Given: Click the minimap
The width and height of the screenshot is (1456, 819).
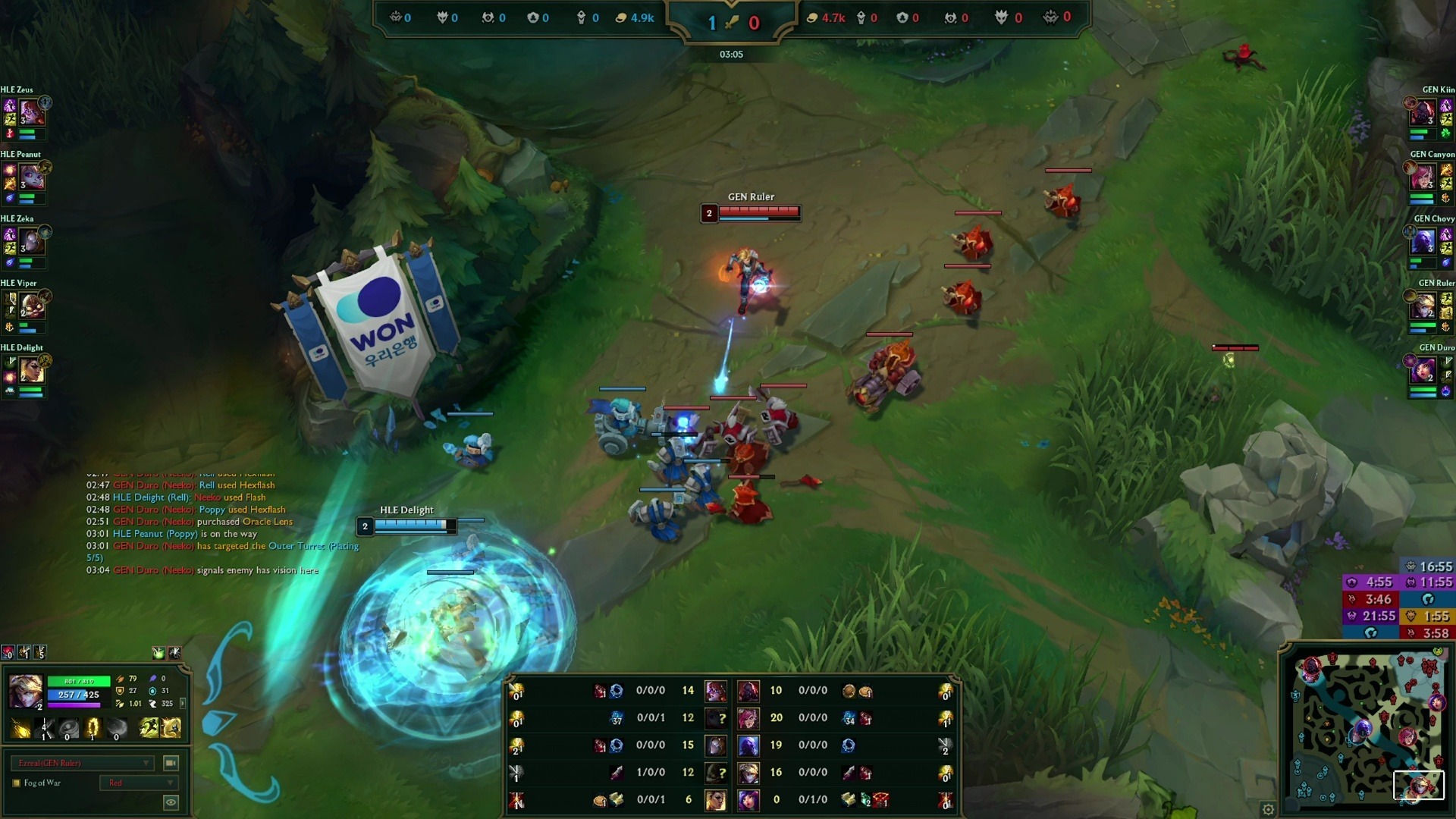Looking at the screenshot, I should coord(1365,728).
